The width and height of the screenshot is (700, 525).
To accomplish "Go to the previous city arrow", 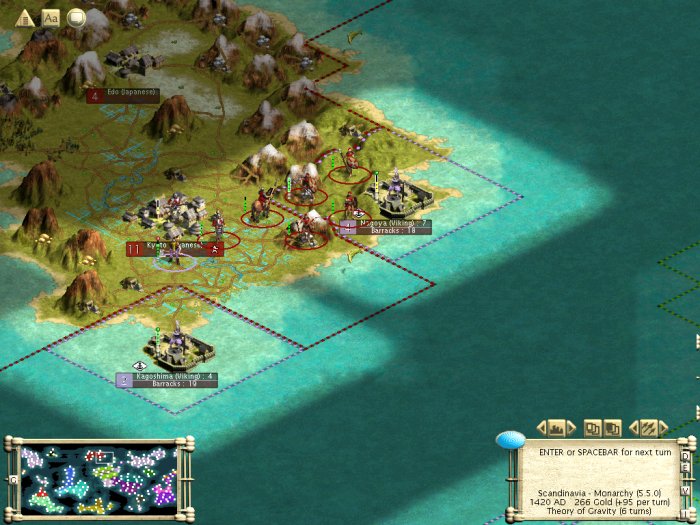I will point(543,427).
